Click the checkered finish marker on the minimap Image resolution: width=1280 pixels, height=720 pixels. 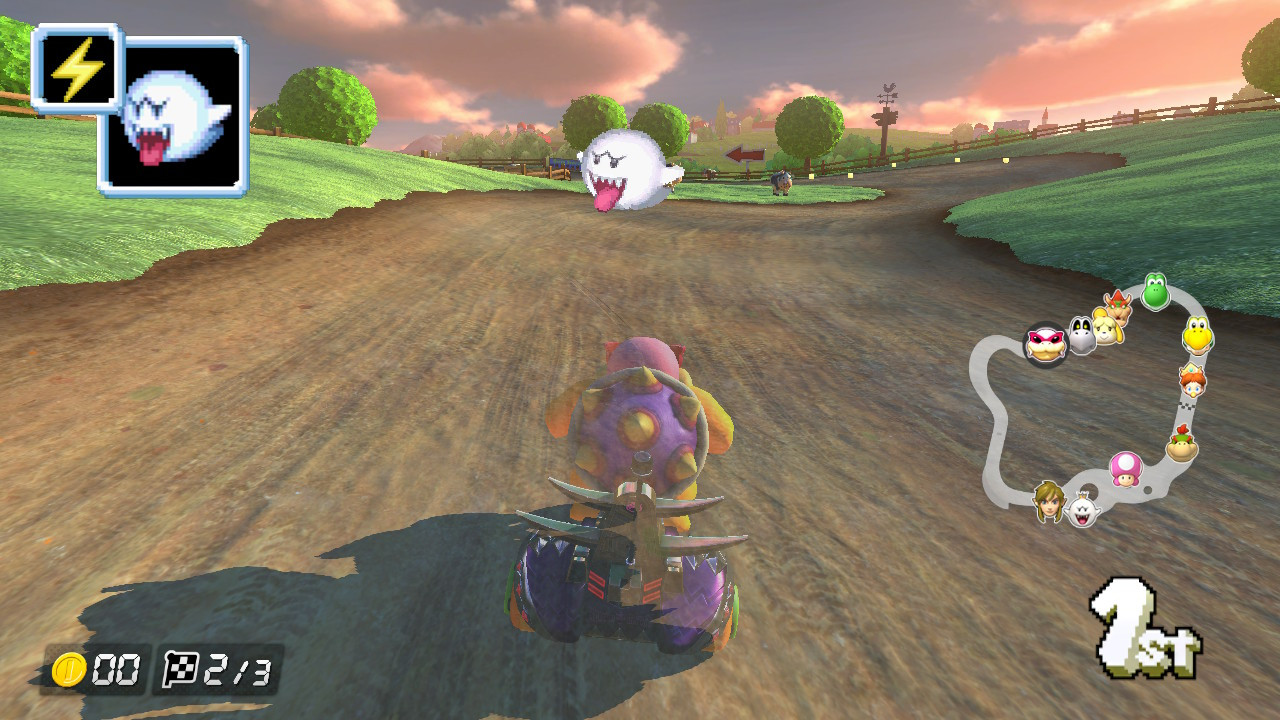[1187, 406]
